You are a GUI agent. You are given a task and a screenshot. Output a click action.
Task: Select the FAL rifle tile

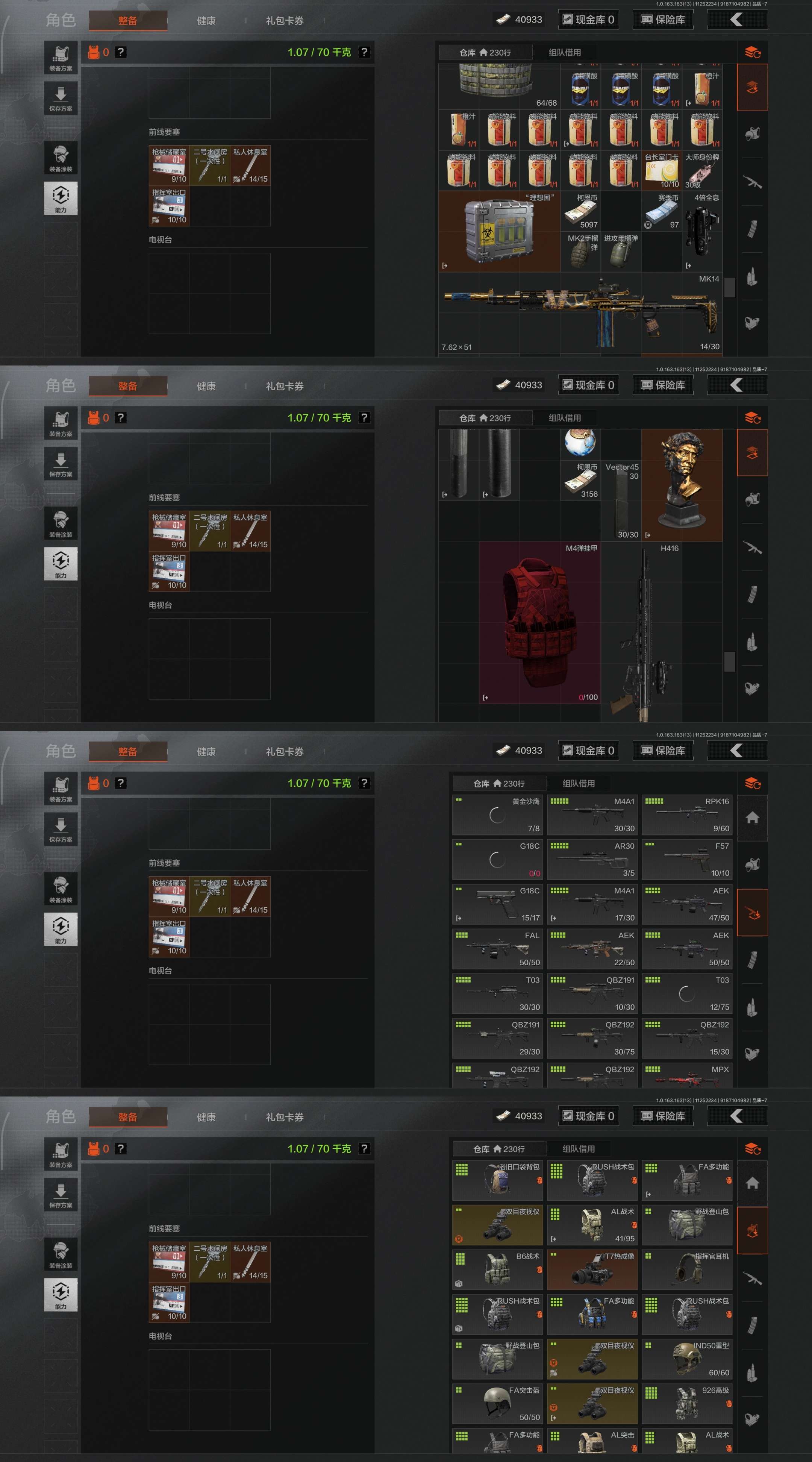tap(497, 948)
